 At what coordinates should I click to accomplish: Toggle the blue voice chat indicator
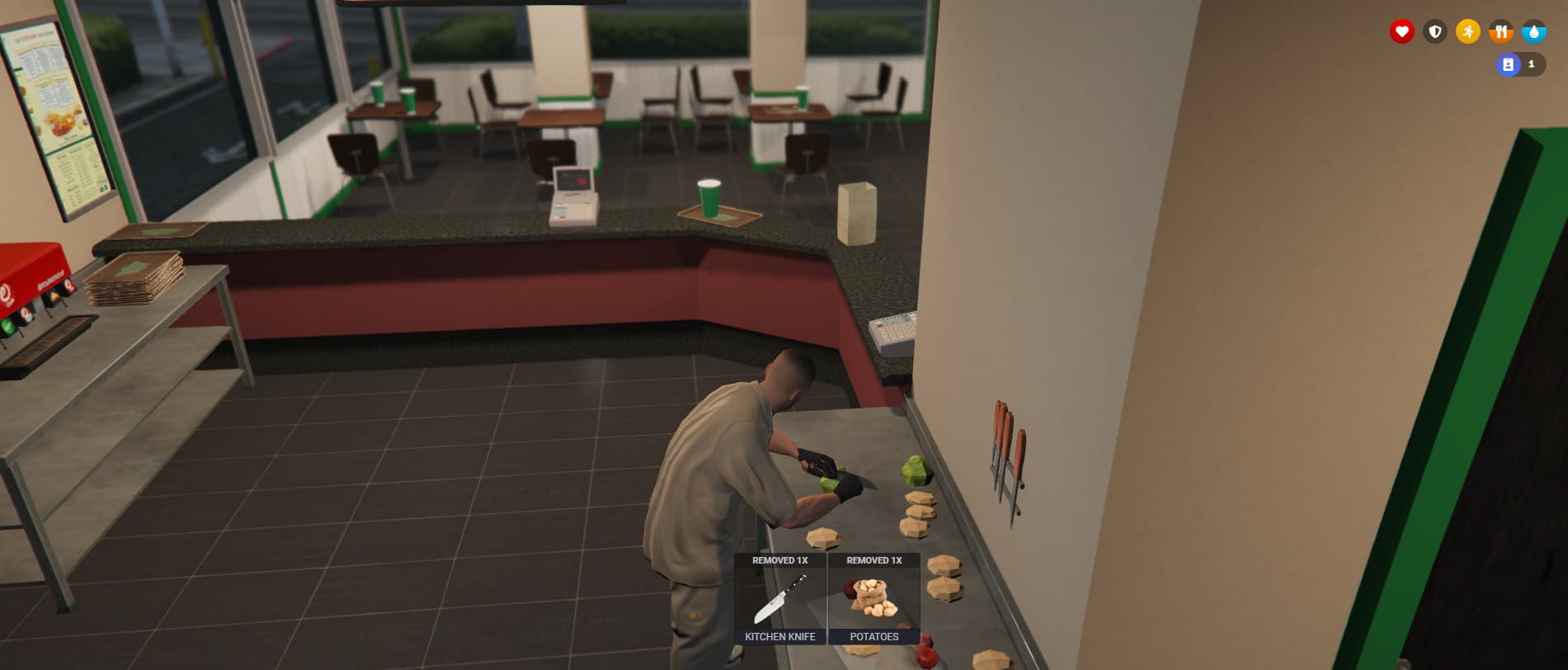click(1507, 64)
